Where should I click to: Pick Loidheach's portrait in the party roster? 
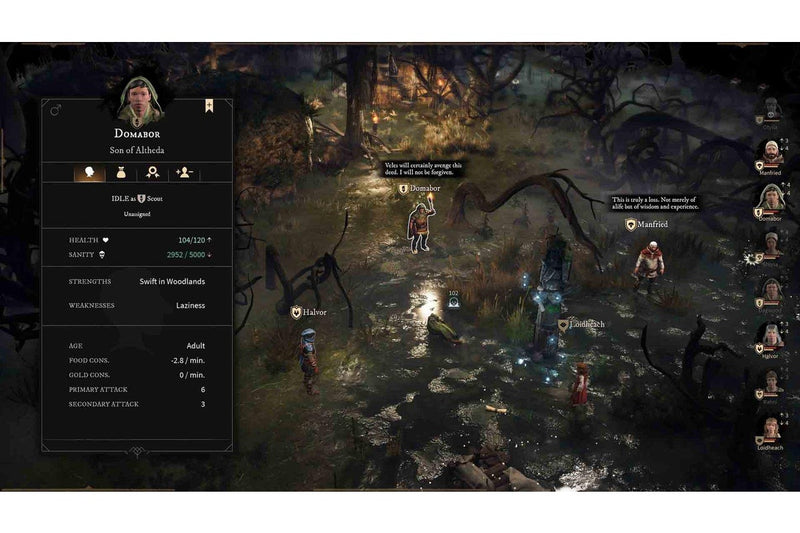point(770,428)
